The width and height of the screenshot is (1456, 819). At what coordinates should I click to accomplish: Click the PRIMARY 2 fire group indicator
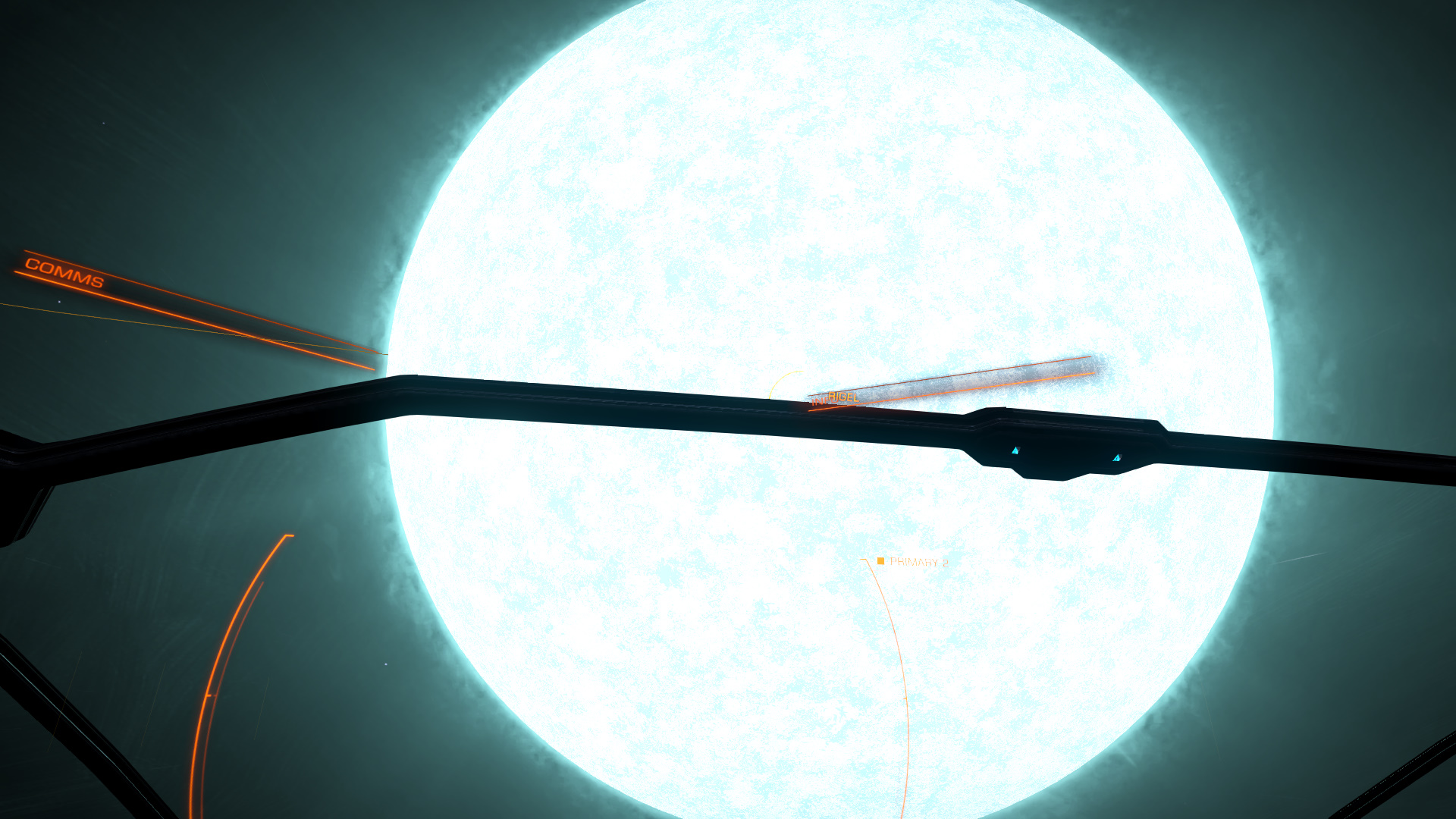pyautogui.click(x=913, y=562)
